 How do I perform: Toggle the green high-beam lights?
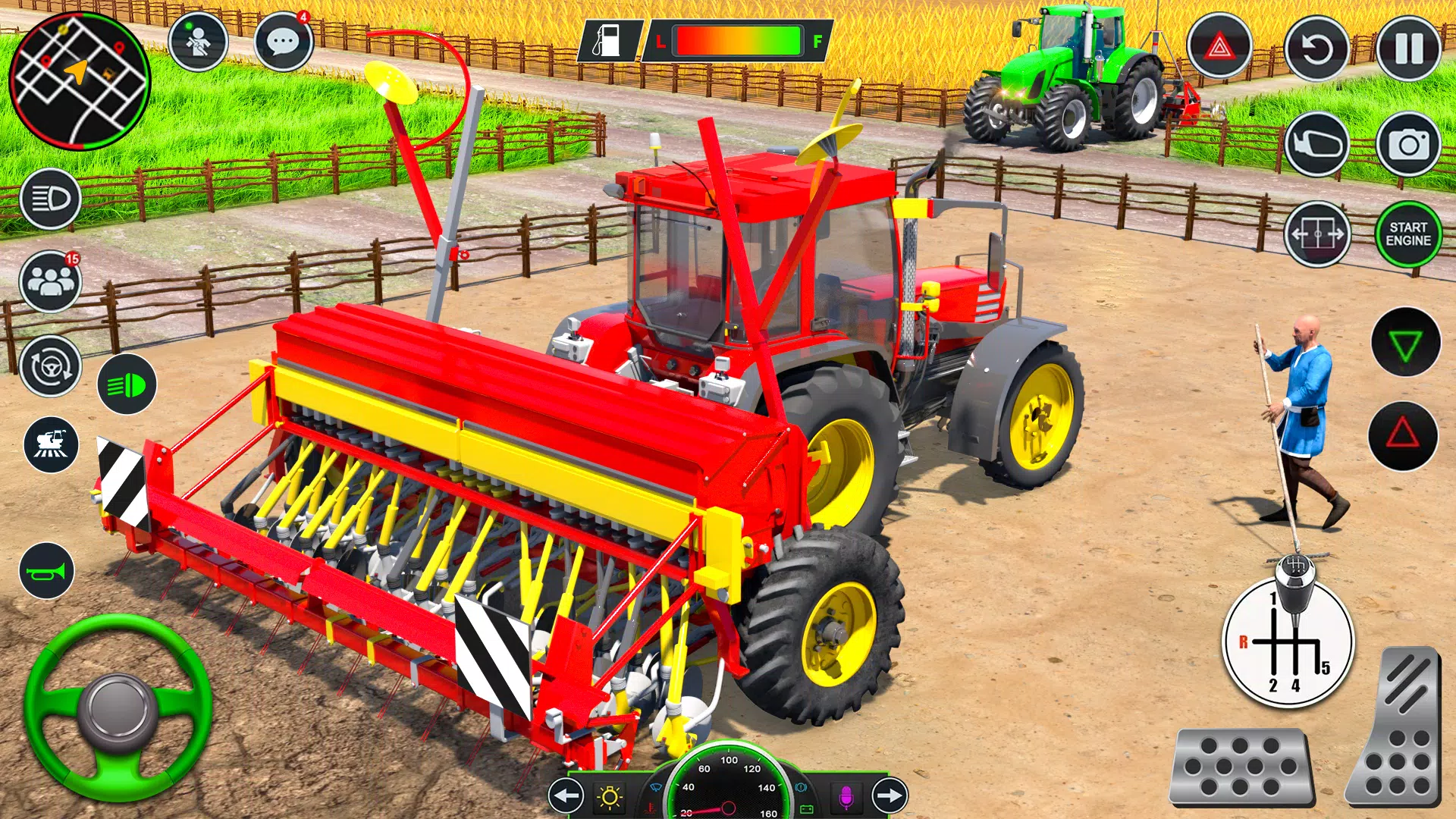pos(126,385)
